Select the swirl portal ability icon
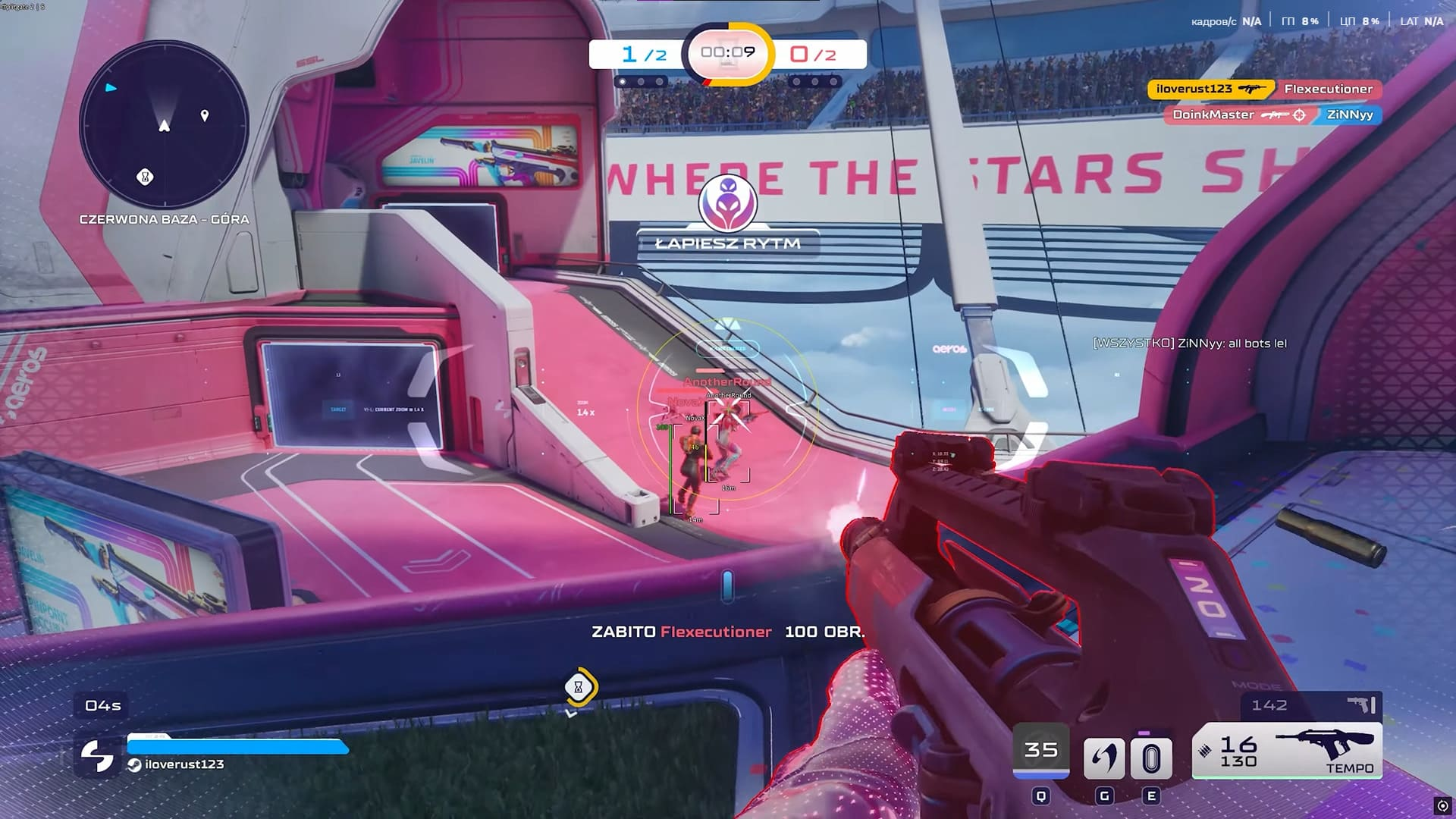Image resolution: width=1456 pixels, height=819 pixels. [x=1103, y=758]
